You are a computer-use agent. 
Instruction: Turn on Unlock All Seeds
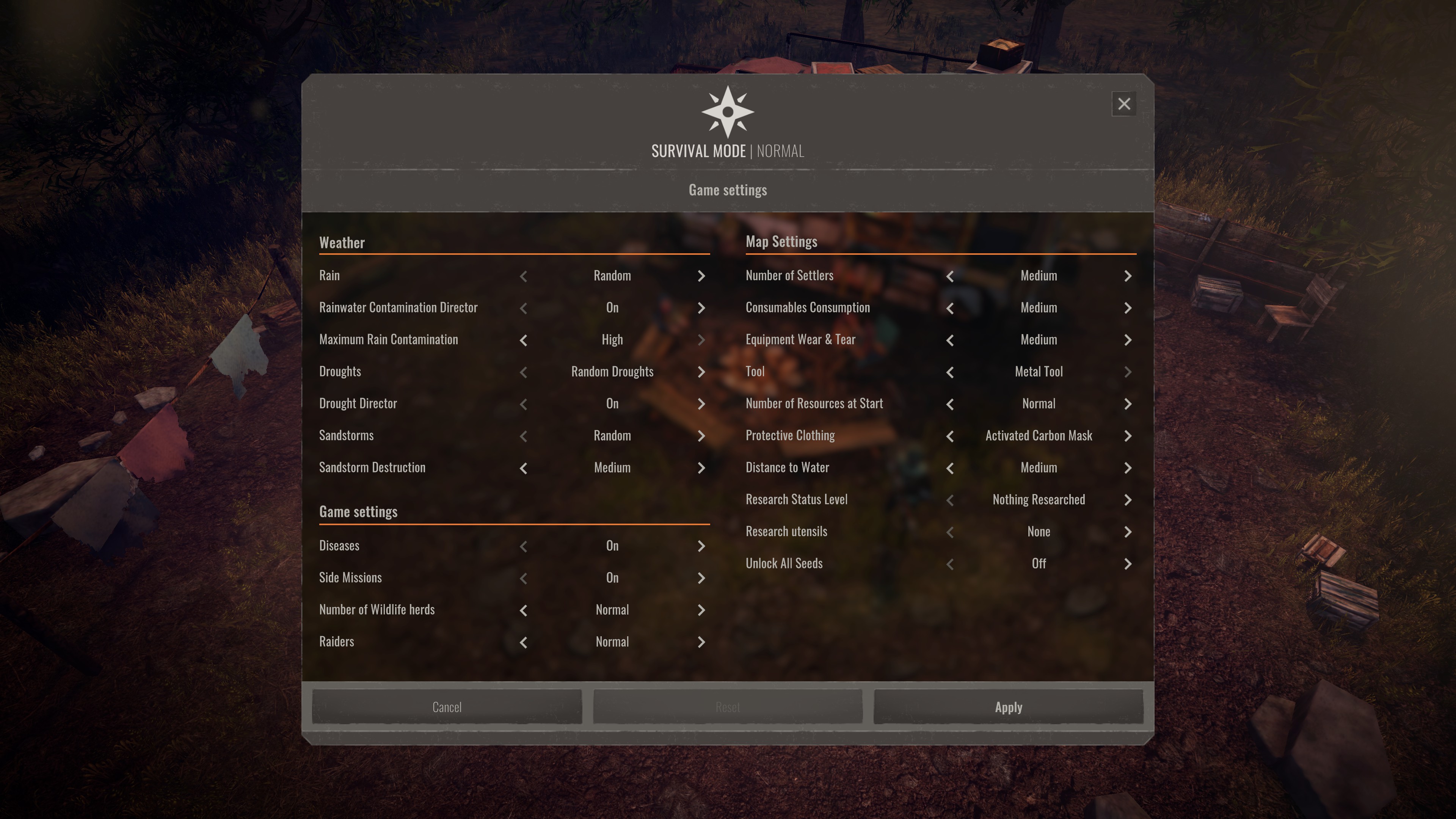pos(1128,564)
